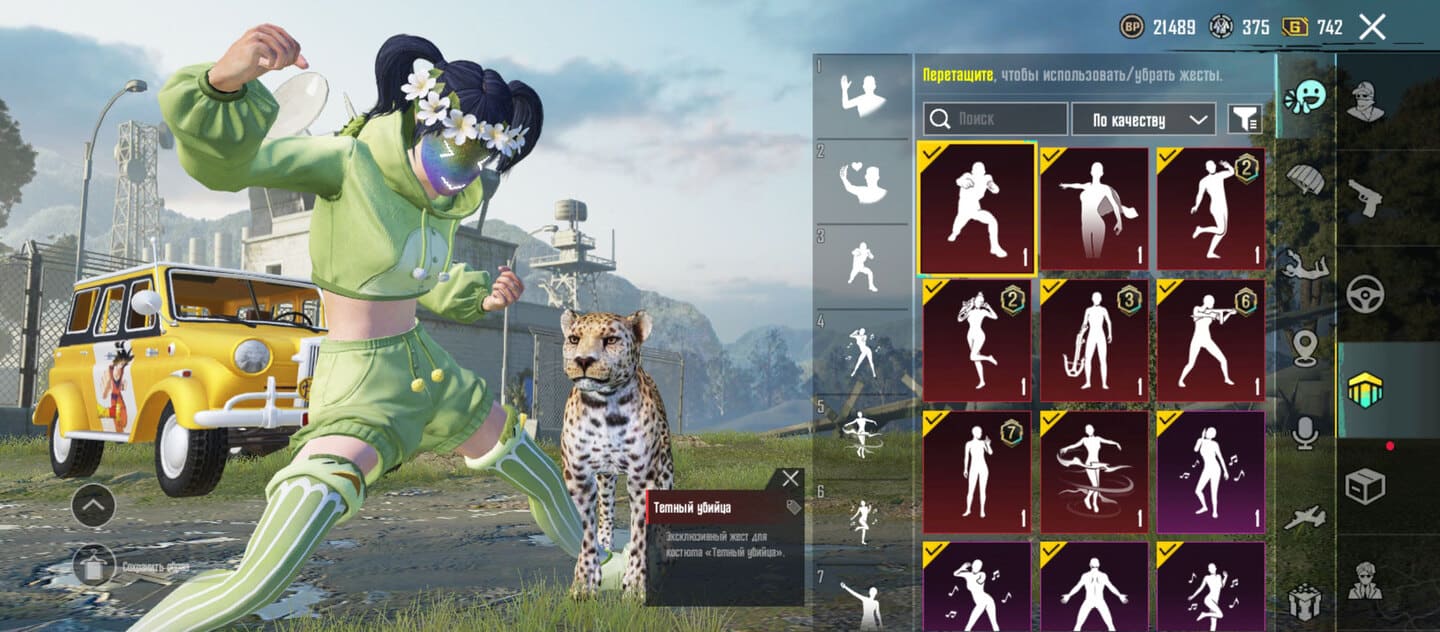Open the steering wheel vehicles category
This screenshot has height=632, width=1440.
pos(1365,294)
